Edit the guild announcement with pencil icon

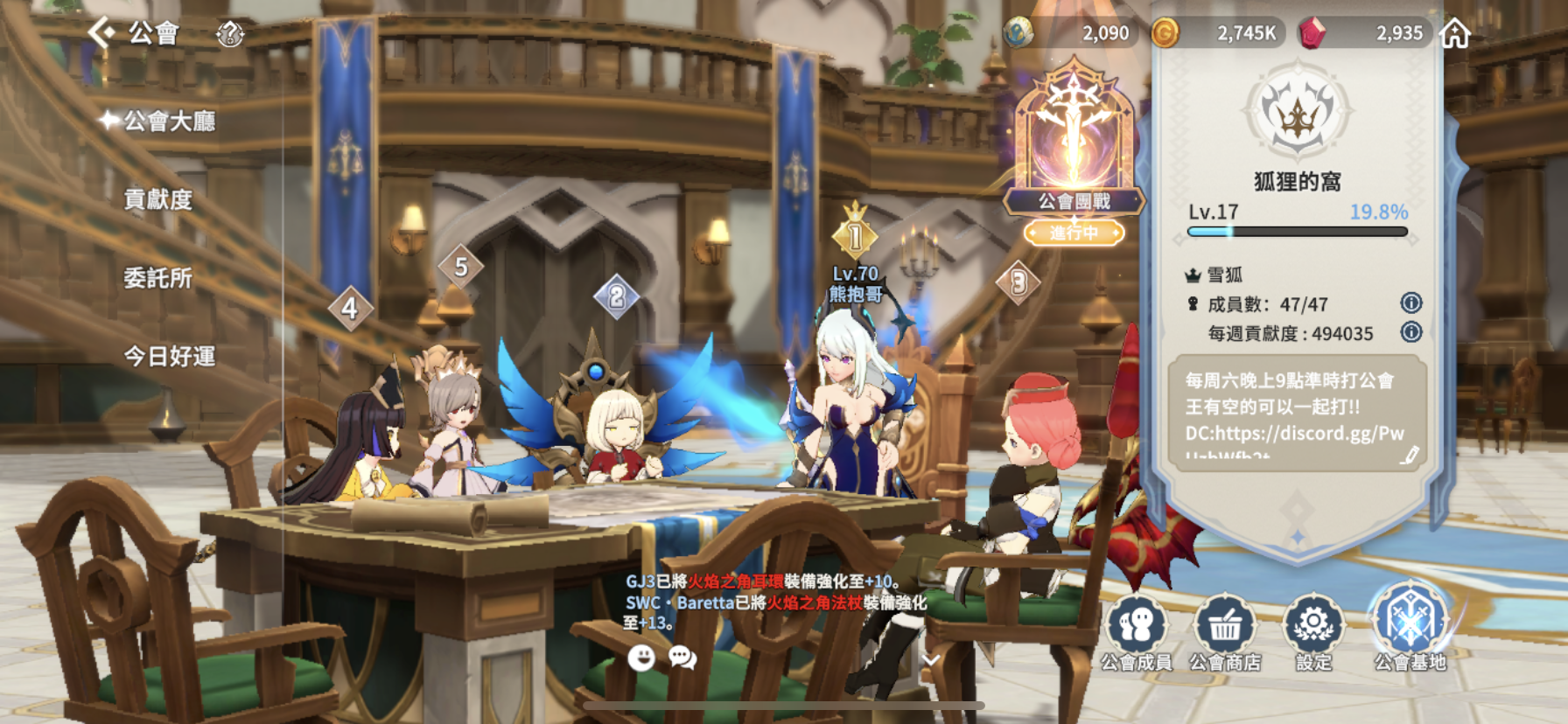(x=1409, y=455)
